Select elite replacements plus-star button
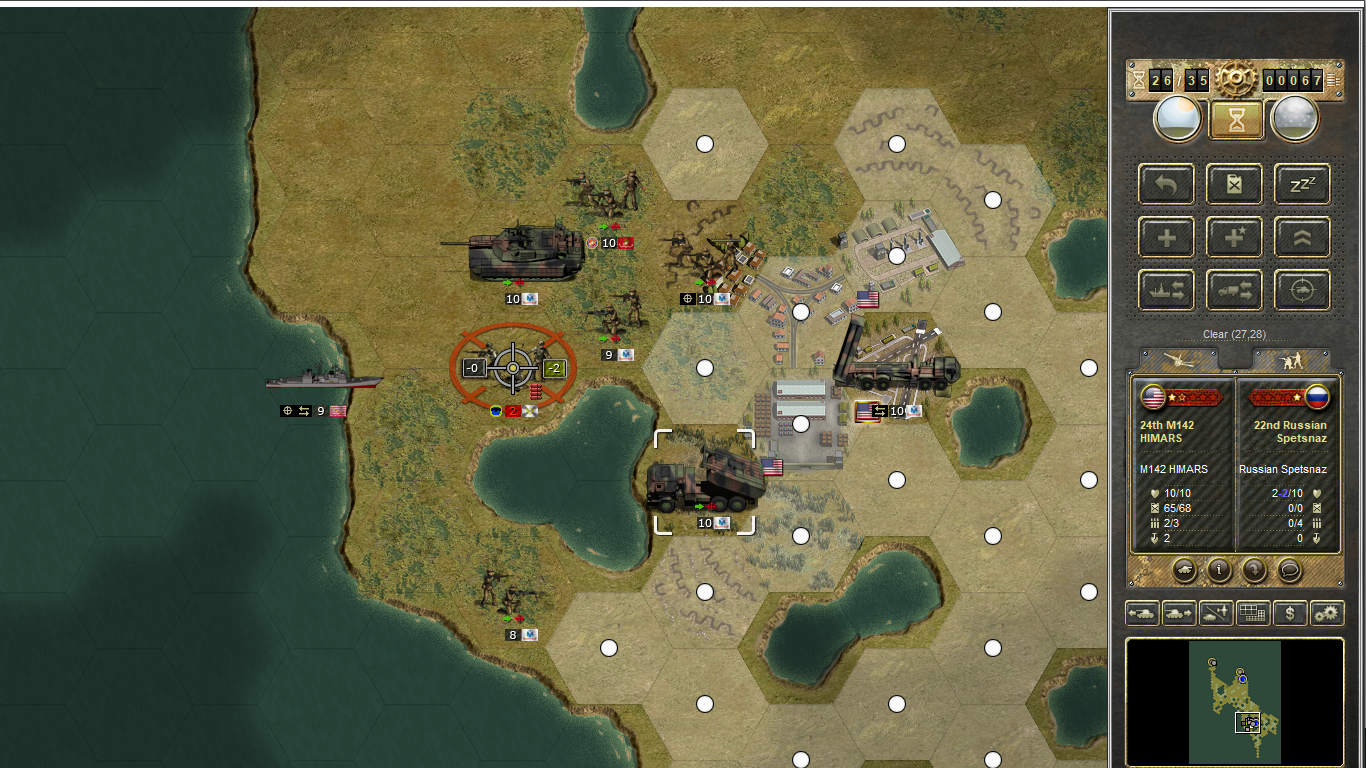The image size is (1366, 768). 1235,238
